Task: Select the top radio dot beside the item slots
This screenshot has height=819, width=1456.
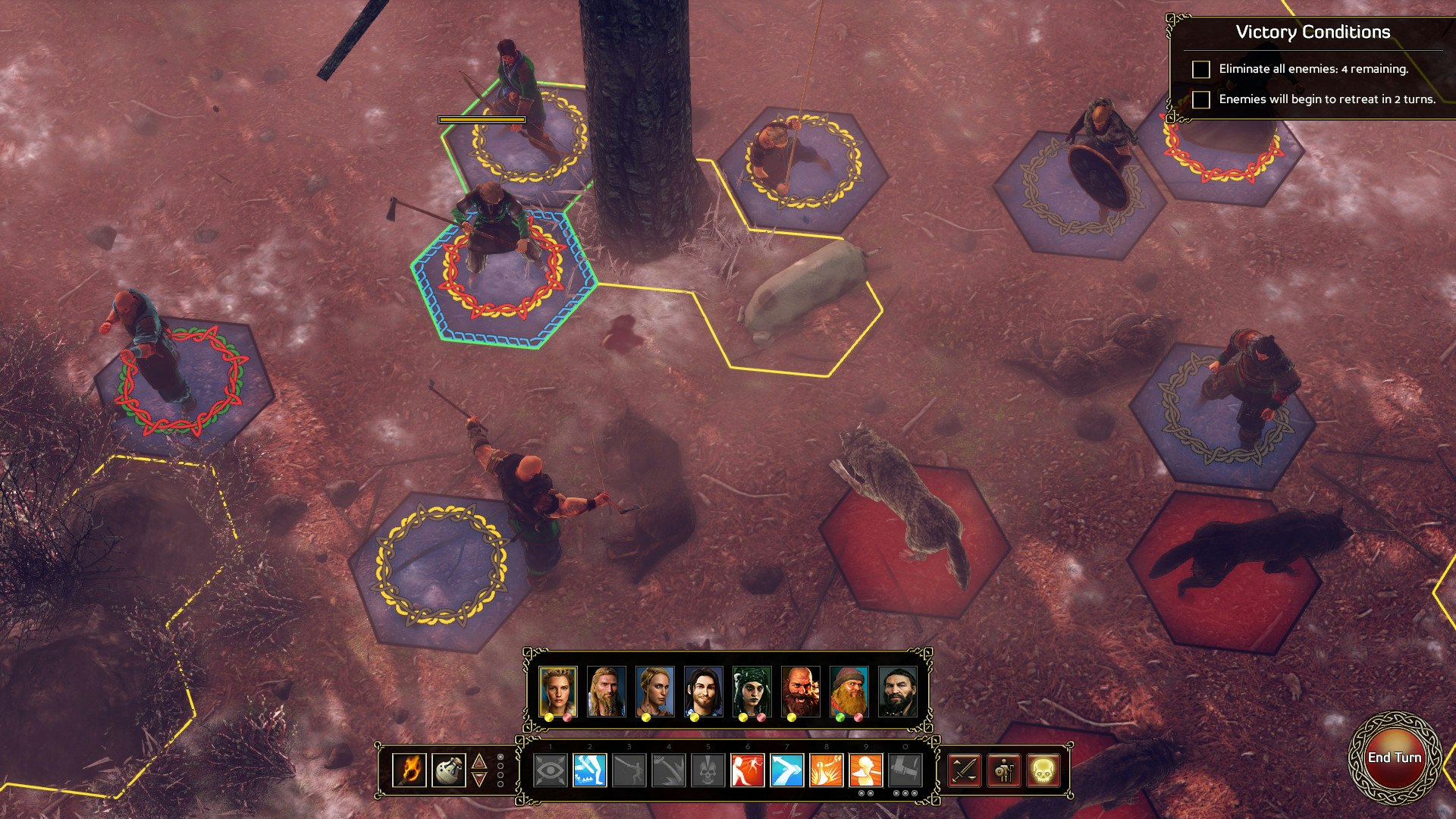Action: [500, 757]
